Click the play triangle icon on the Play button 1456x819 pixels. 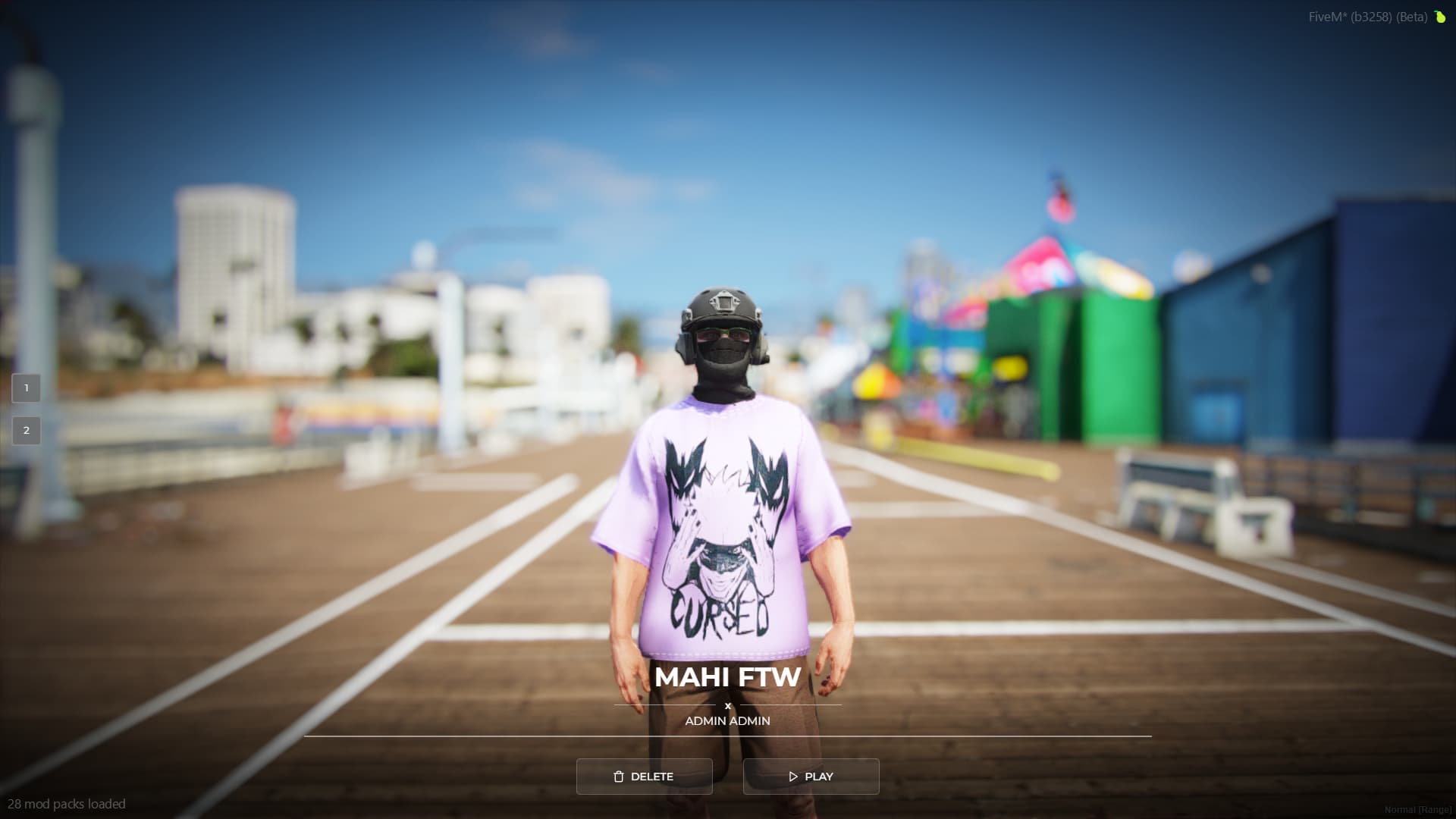pos(794,776)
